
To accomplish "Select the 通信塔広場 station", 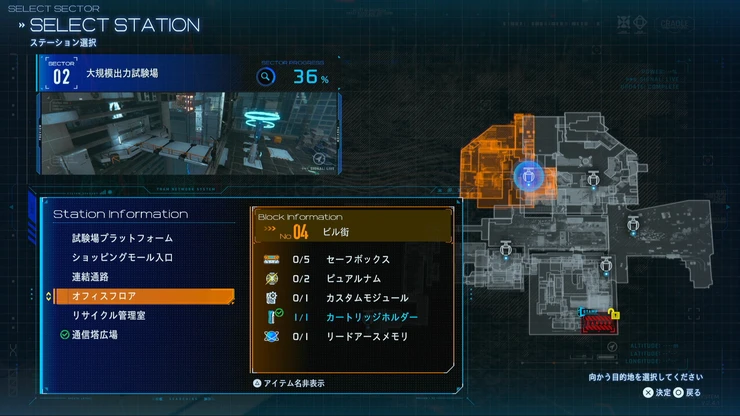I will coord(94,335).
